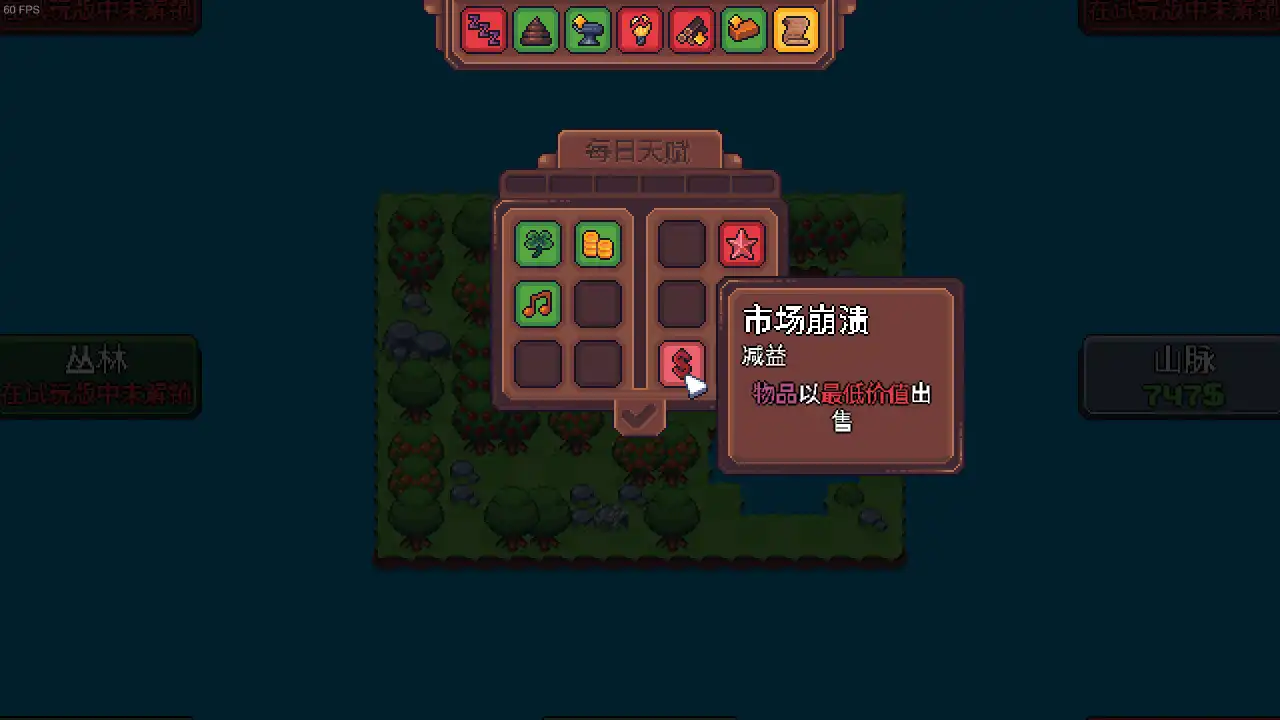Toggle the Market Crash dollar talent
This screenshot has height=720, width=1280.
[682, 363]
